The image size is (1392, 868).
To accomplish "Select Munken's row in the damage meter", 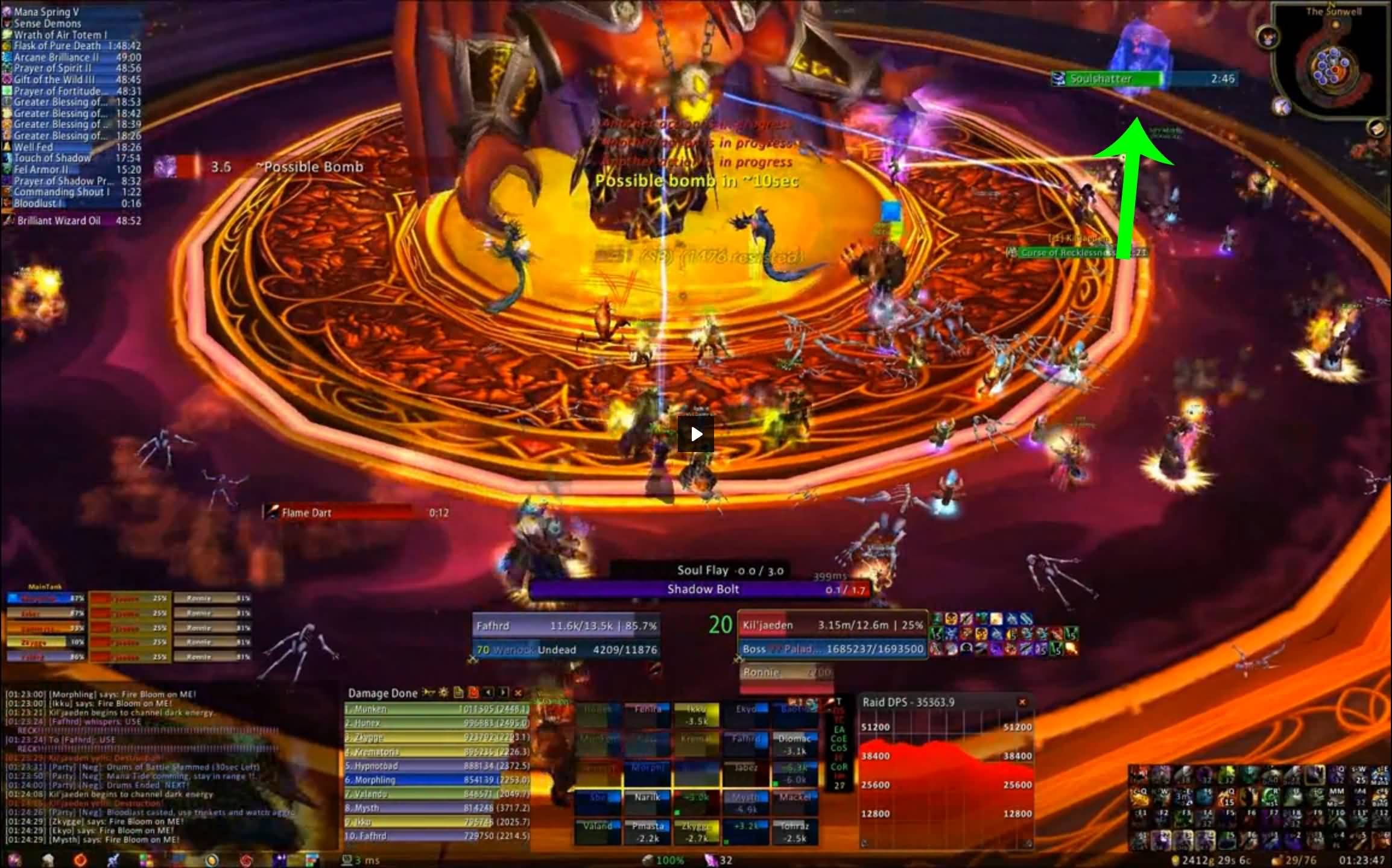I will (437, 709).
